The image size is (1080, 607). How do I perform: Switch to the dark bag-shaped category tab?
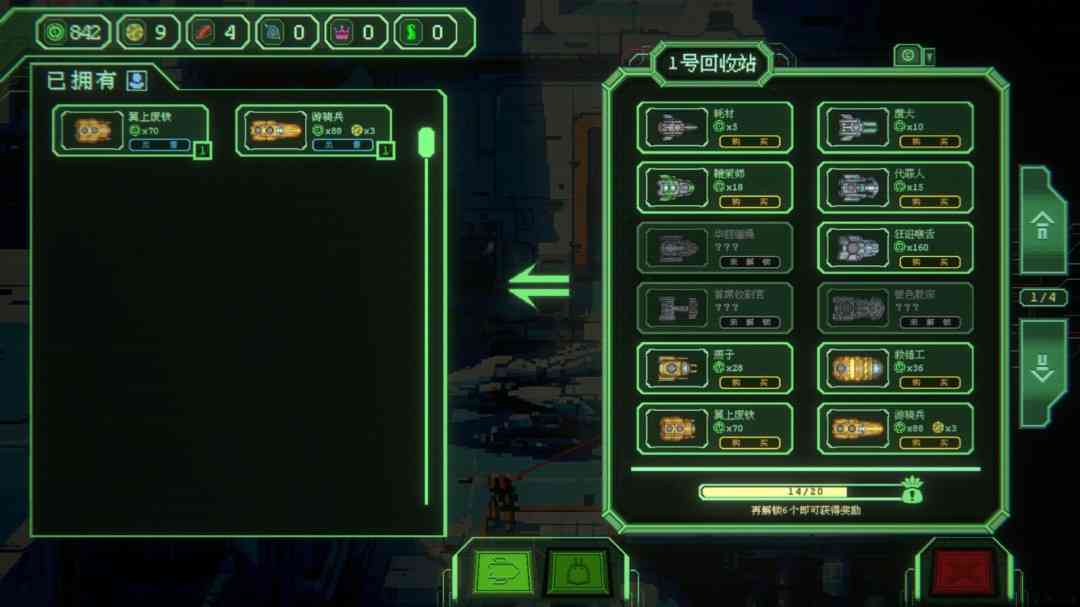[x=578, y=572]
